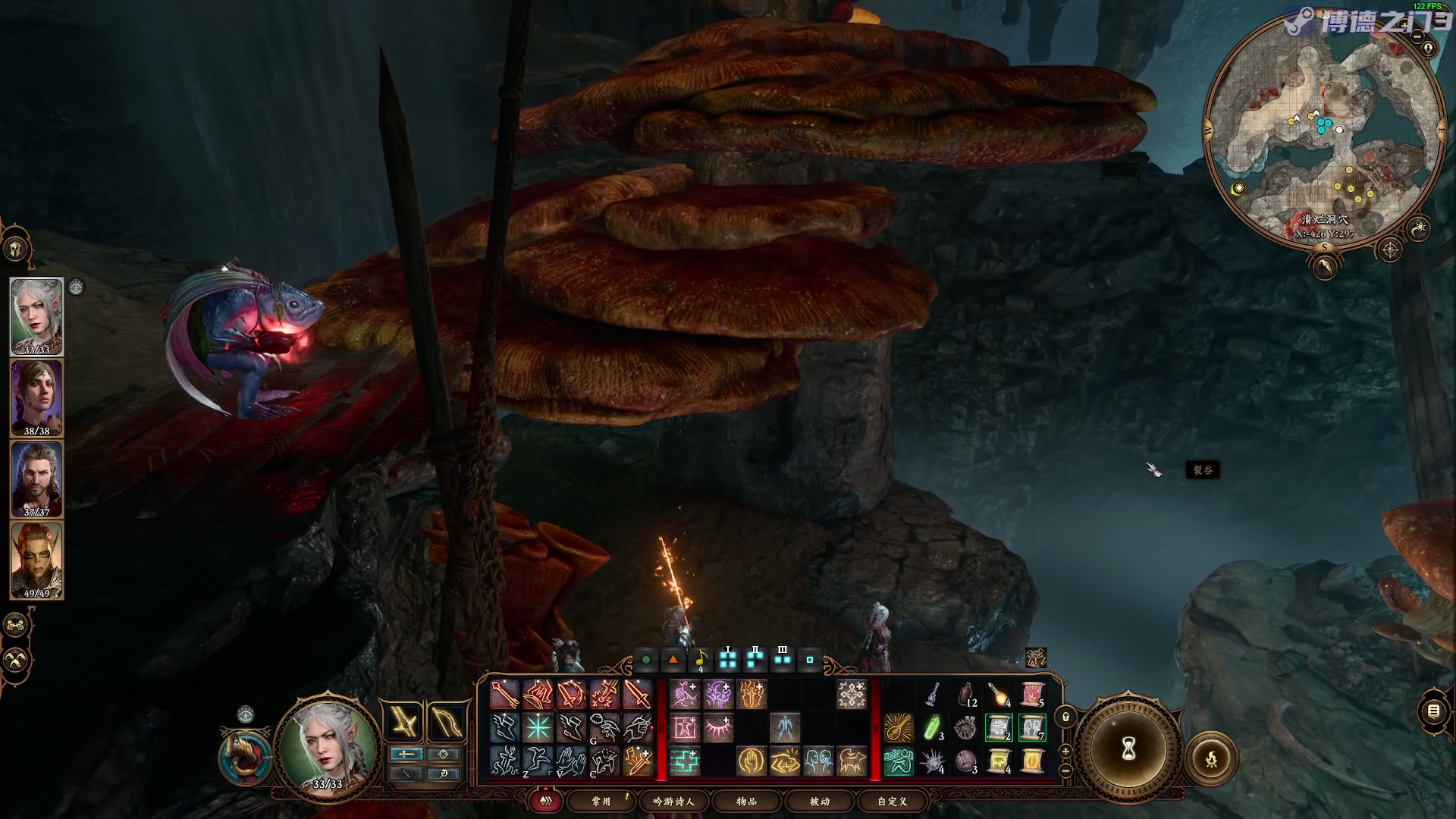1456x819 pixels.
Task: Select Shadowheart's party portrait
Action: click(36, 397)
